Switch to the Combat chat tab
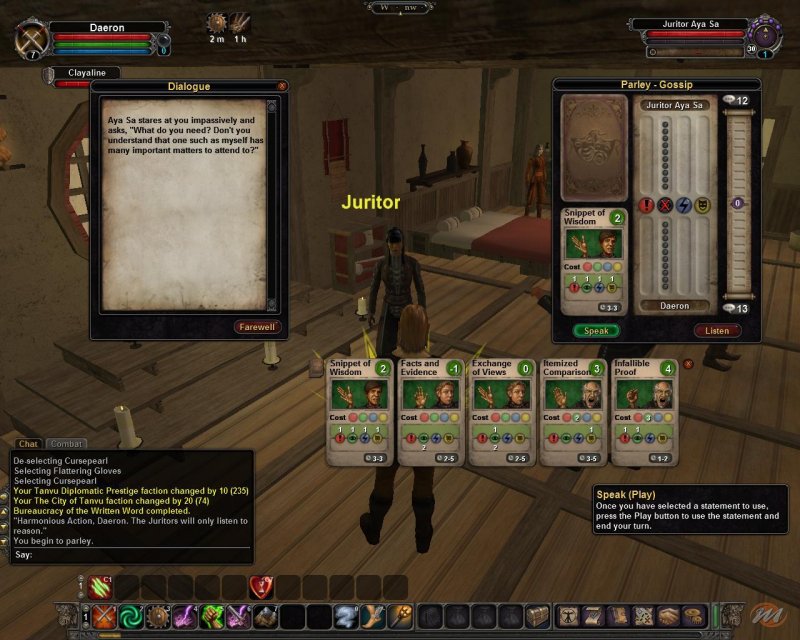 pos(68,444)
